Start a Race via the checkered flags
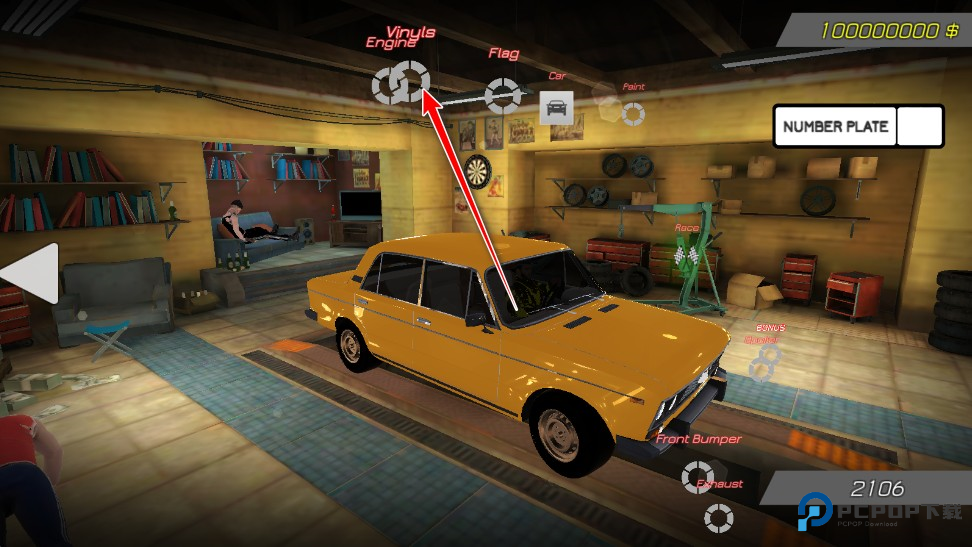The width and height of the screenshot is (972, 547). (686, 255)
